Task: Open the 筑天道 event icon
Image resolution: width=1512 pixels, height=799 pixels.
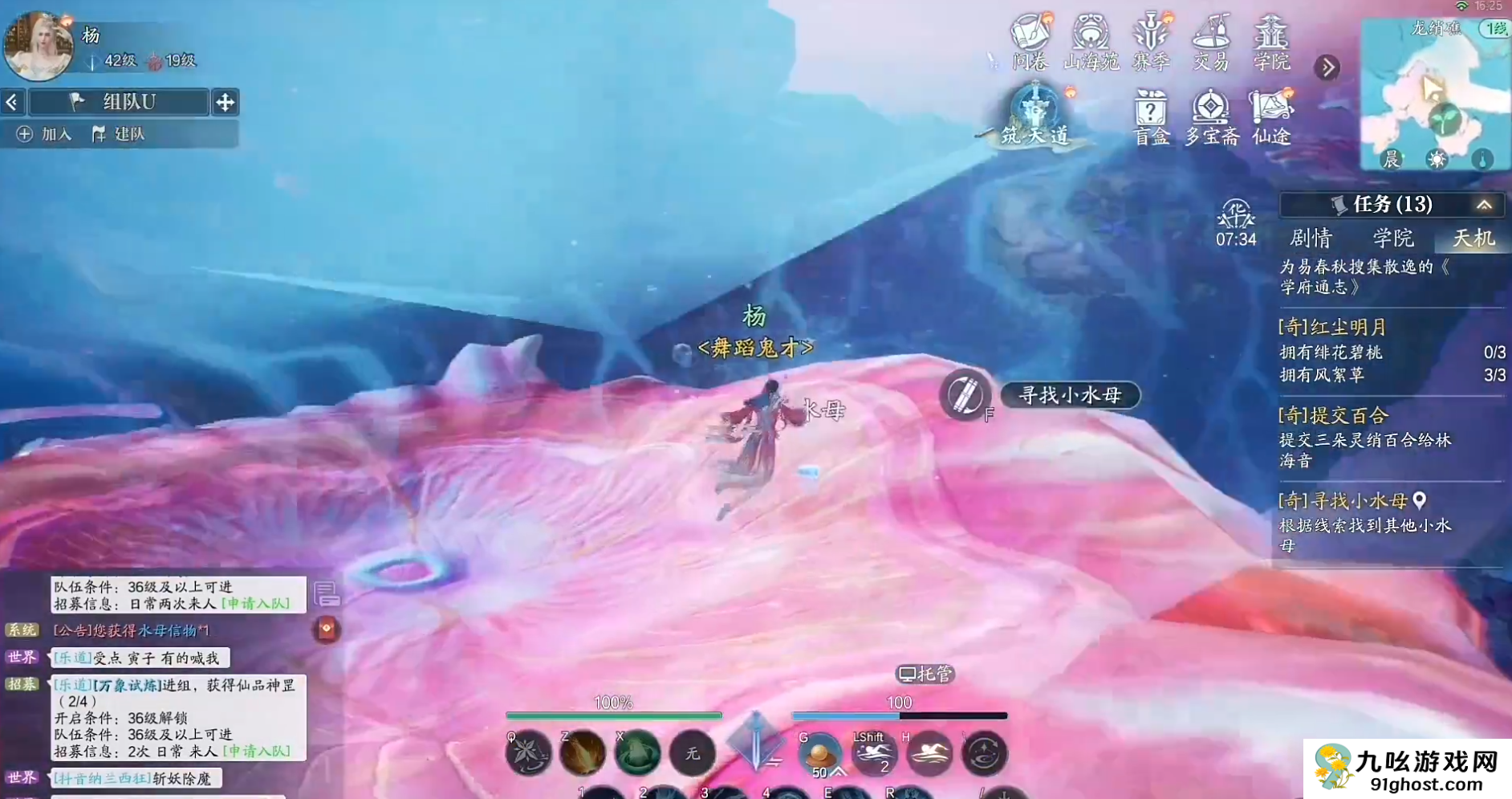Action: 1035,115
